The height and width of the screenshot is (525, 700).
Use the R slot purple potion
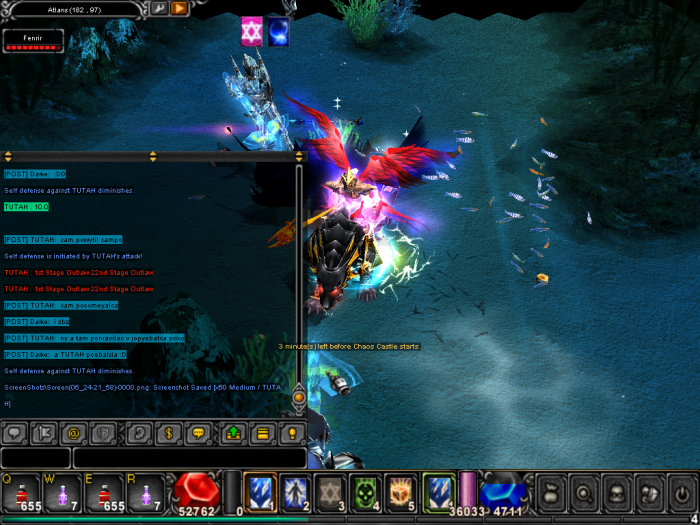point(145,492)
